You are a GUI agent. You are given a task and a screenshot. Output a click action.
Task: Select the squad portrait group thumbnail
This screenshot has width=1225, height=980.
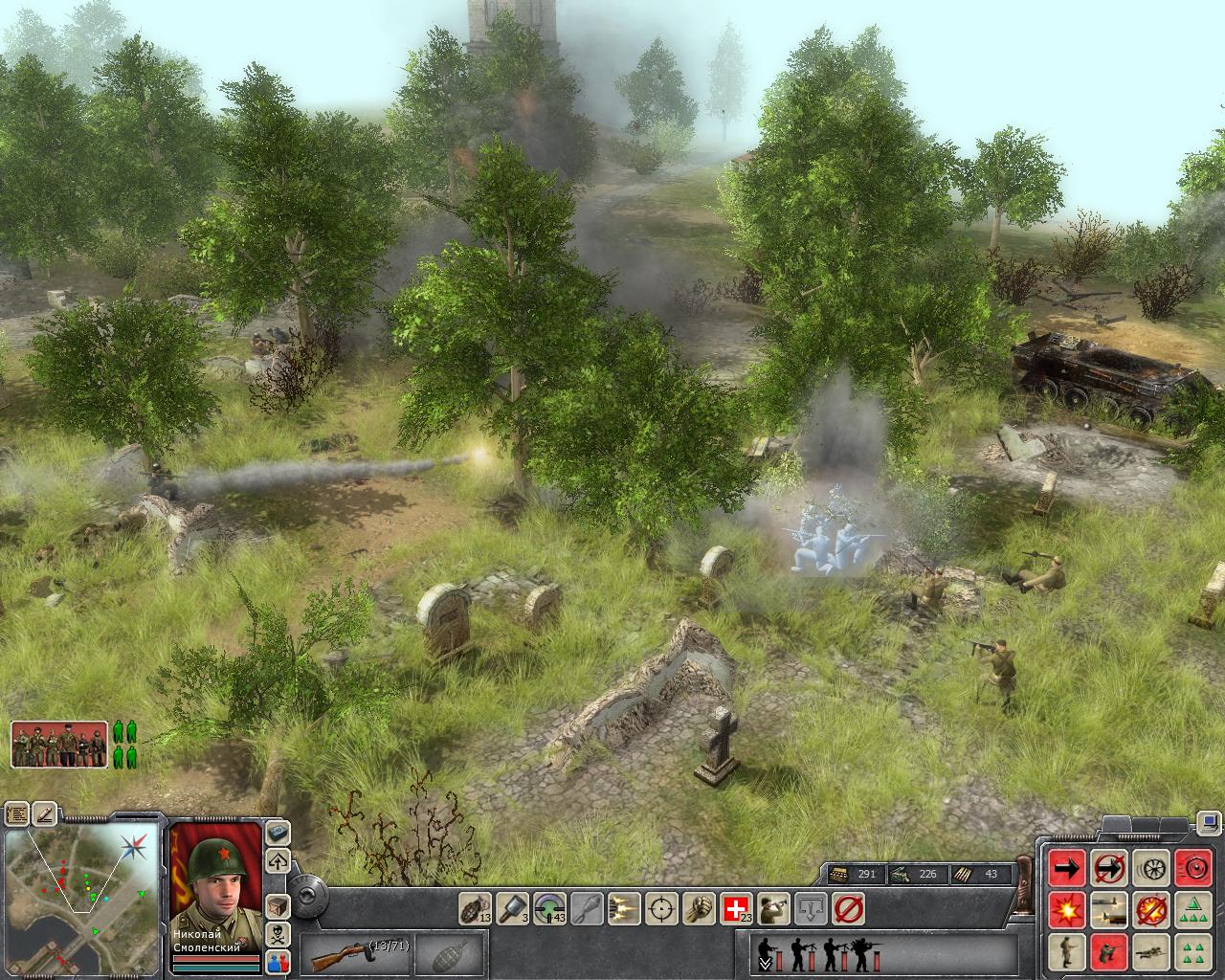(59, 745)
